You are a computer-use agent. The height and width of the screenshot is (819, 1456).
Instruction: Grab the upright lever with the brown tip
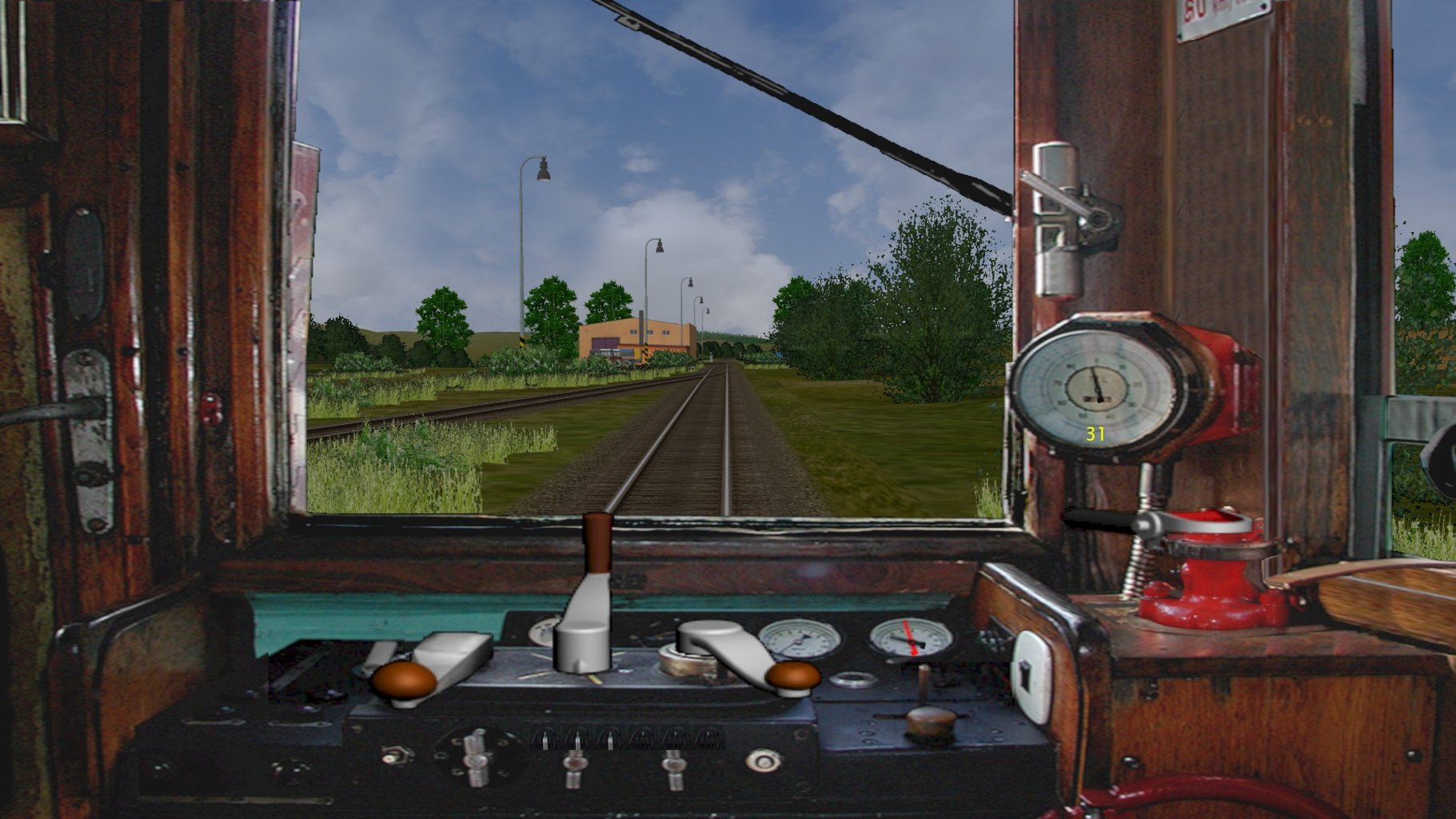pos(596,544)
